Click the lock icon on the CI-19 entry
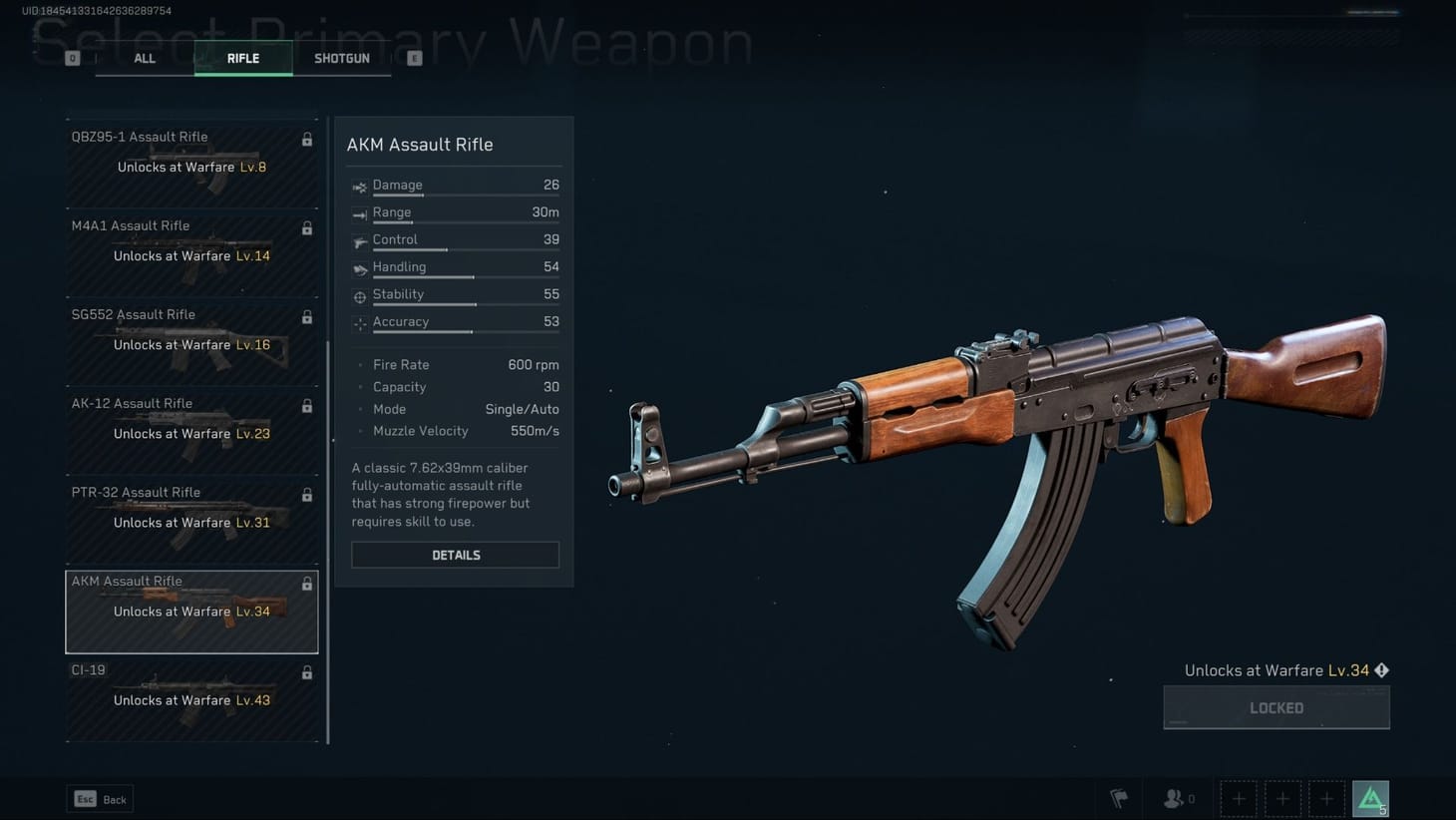The image size is (1456, 820). [307, 671]
